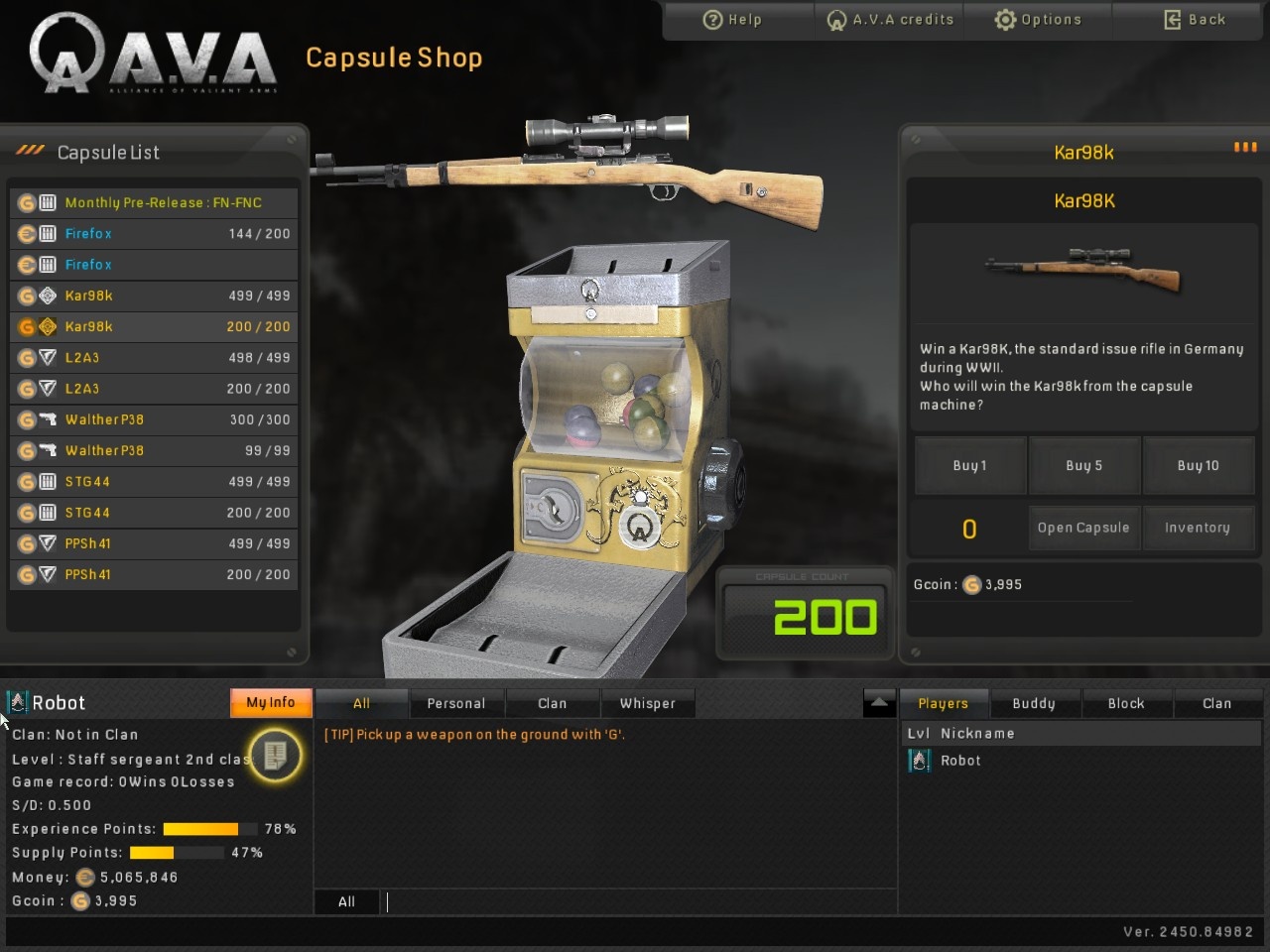This screenshot has width=1270, height=952.
Task: Switch to the Whisper chat tab
Action: tap(648, 702)
